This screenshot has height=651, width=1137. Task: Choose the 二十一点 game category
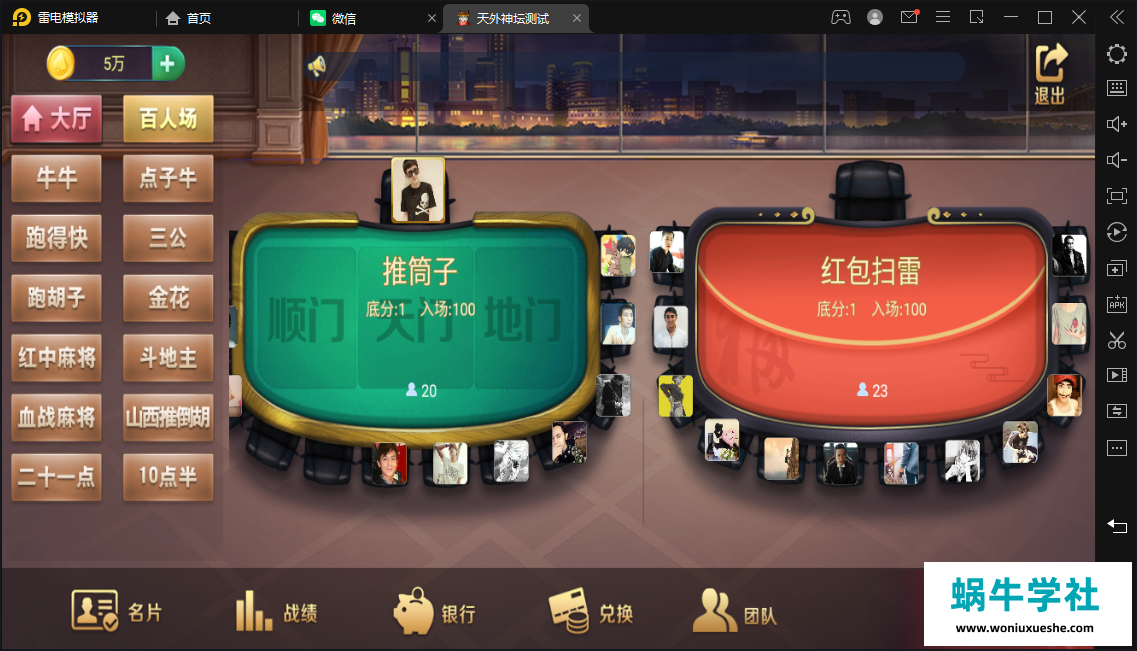point(57,477)
